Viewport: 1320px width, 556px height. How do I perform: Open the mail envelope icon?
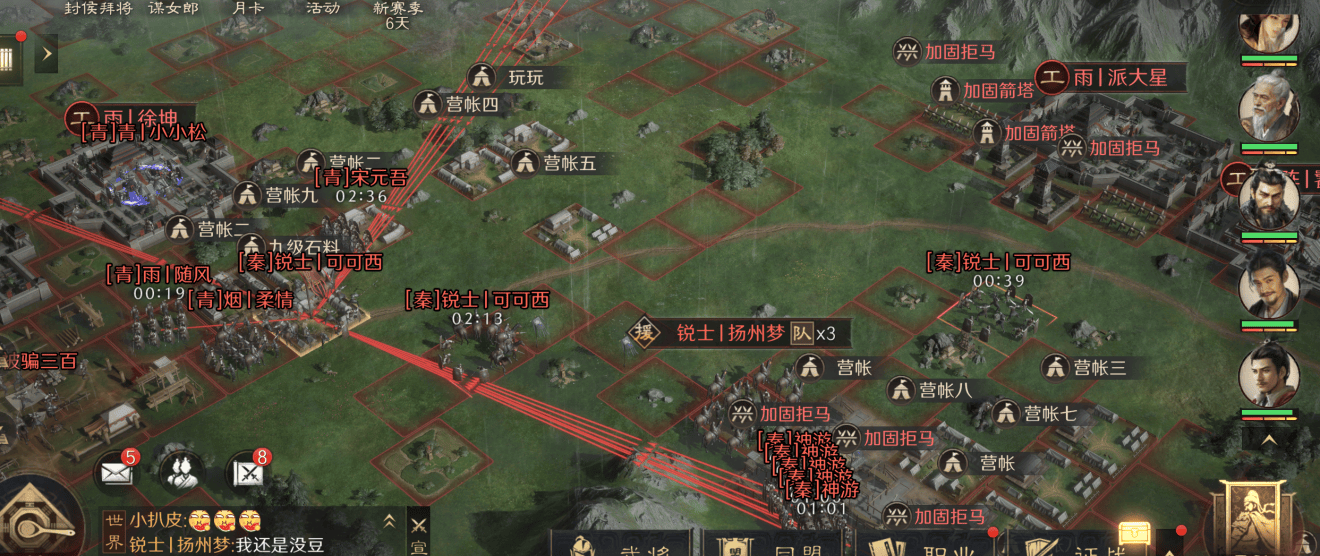117,471
